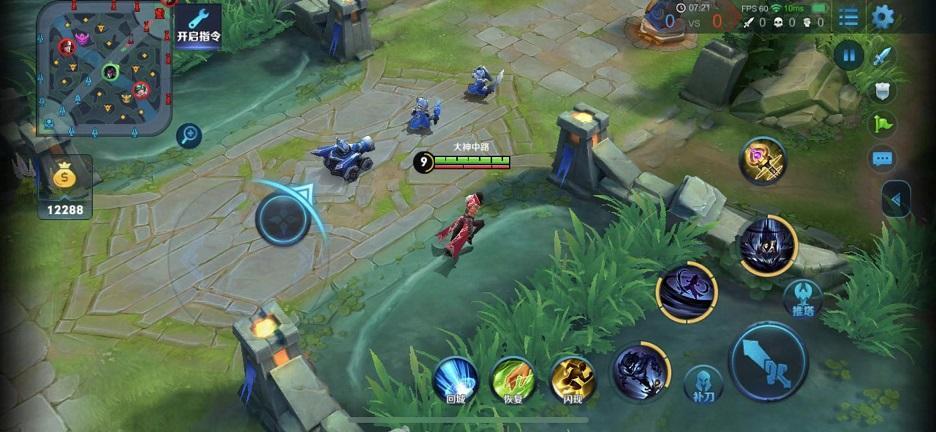Select the 补刀 last-hit button
936x432 pixels.
(703, 385)
